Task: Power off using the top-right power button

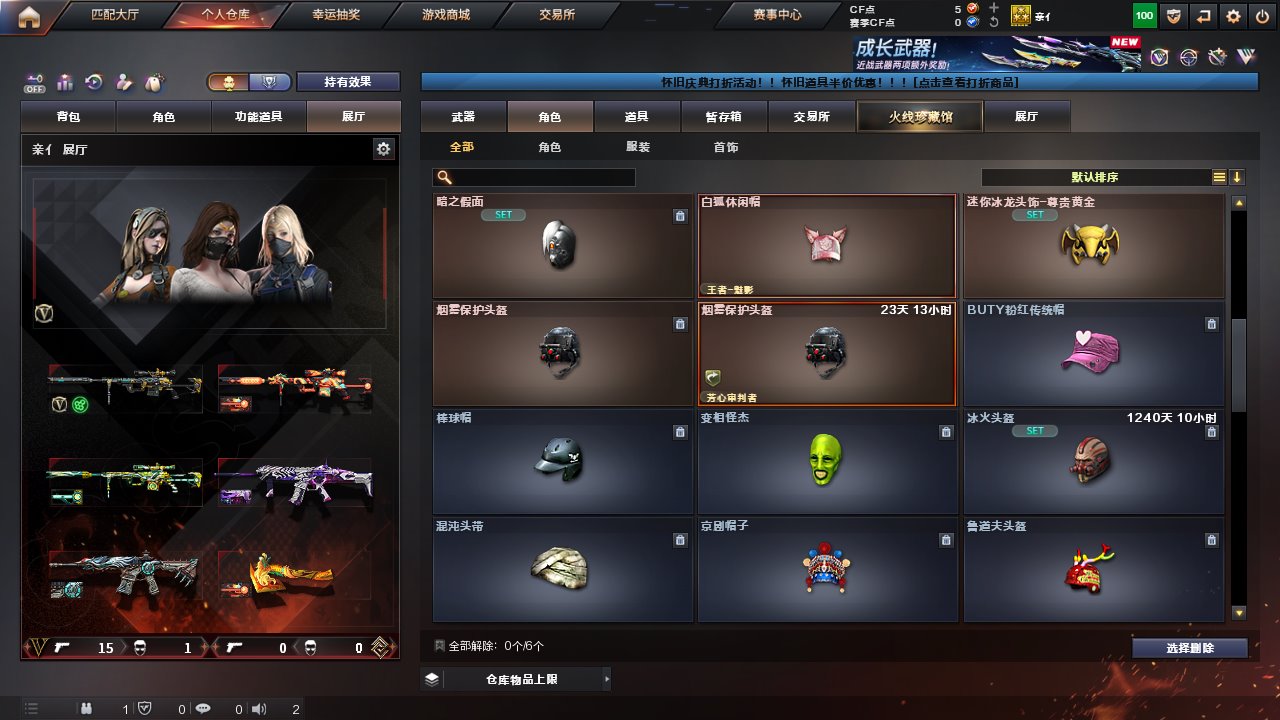Action: 1262,16
